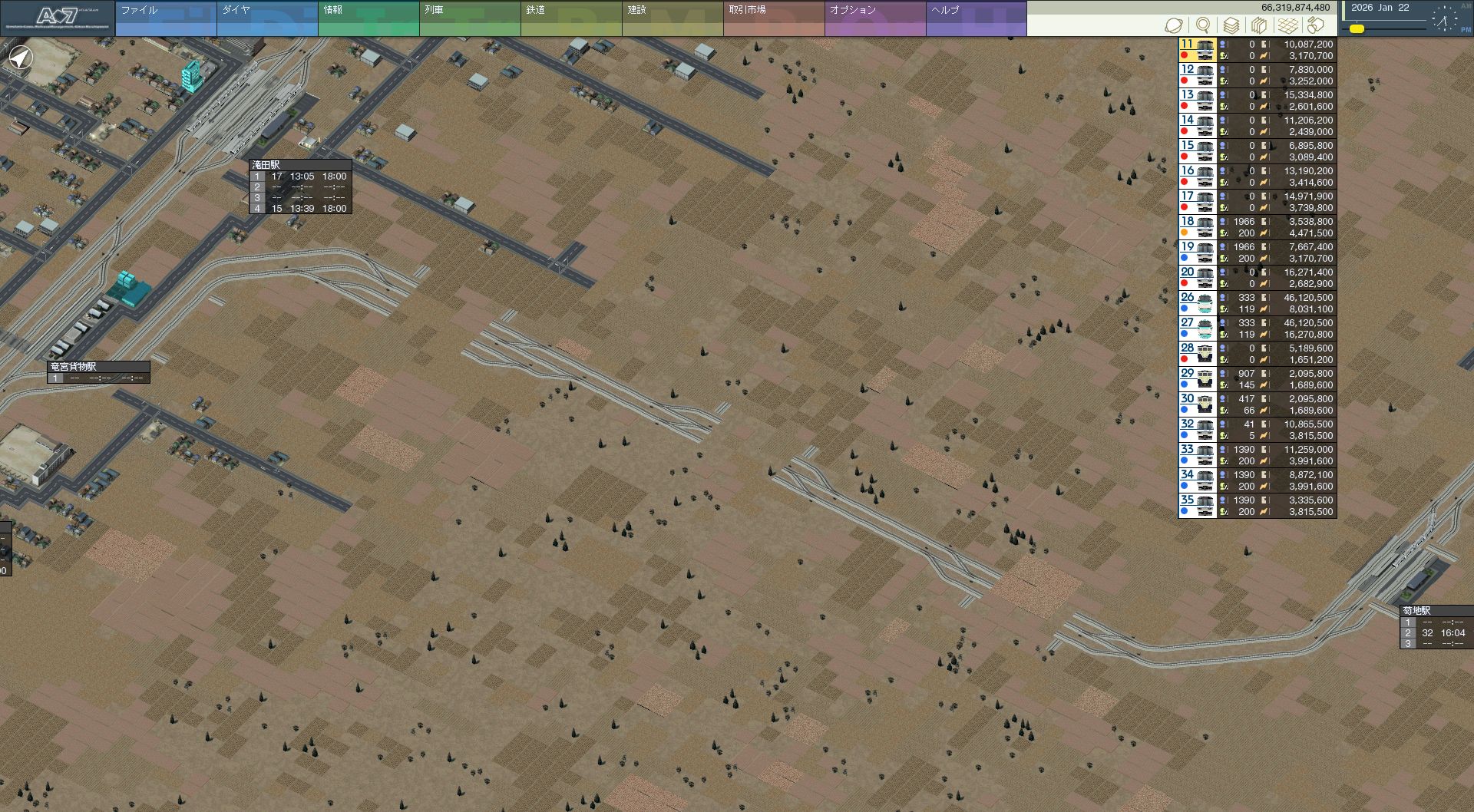Open the 建設 (Construction) menu

point(672,18)
